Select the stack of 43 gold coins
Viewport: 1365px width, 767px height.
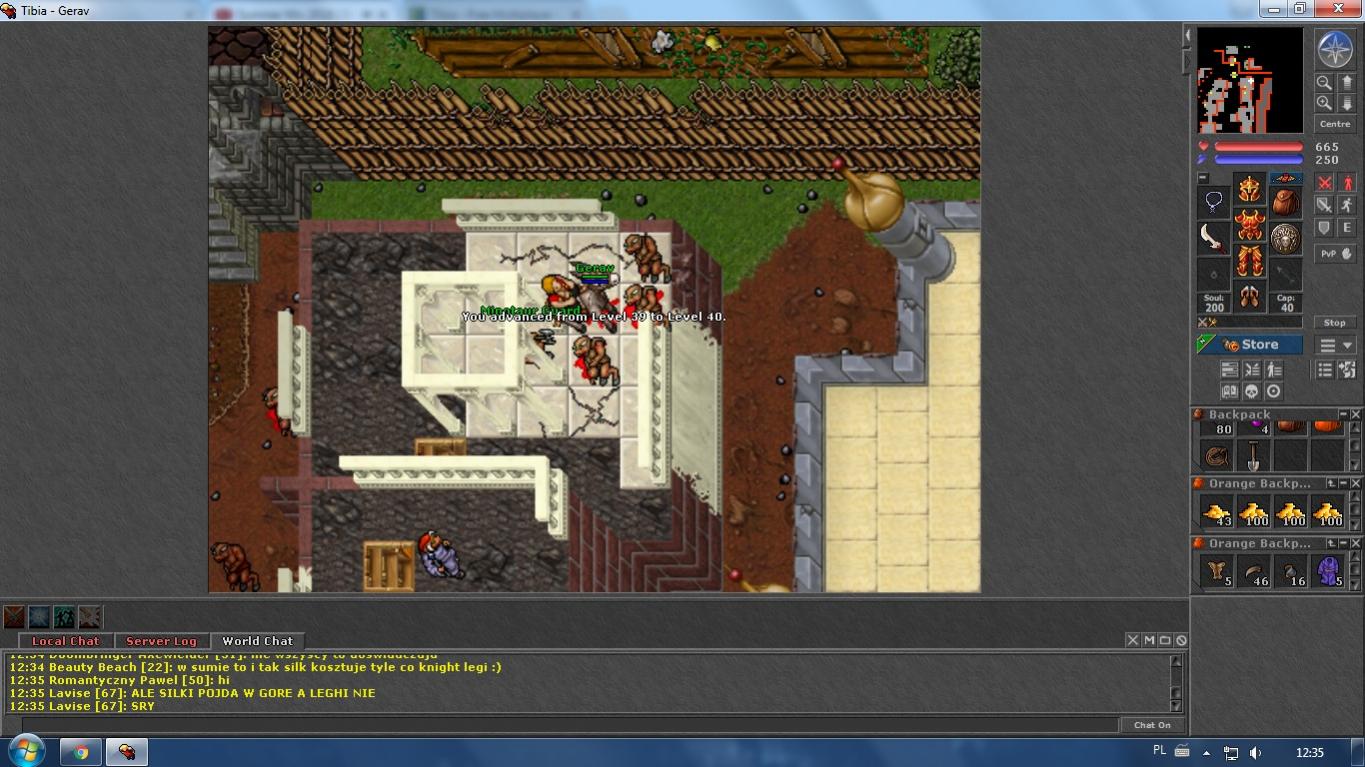coord(1217,513)
